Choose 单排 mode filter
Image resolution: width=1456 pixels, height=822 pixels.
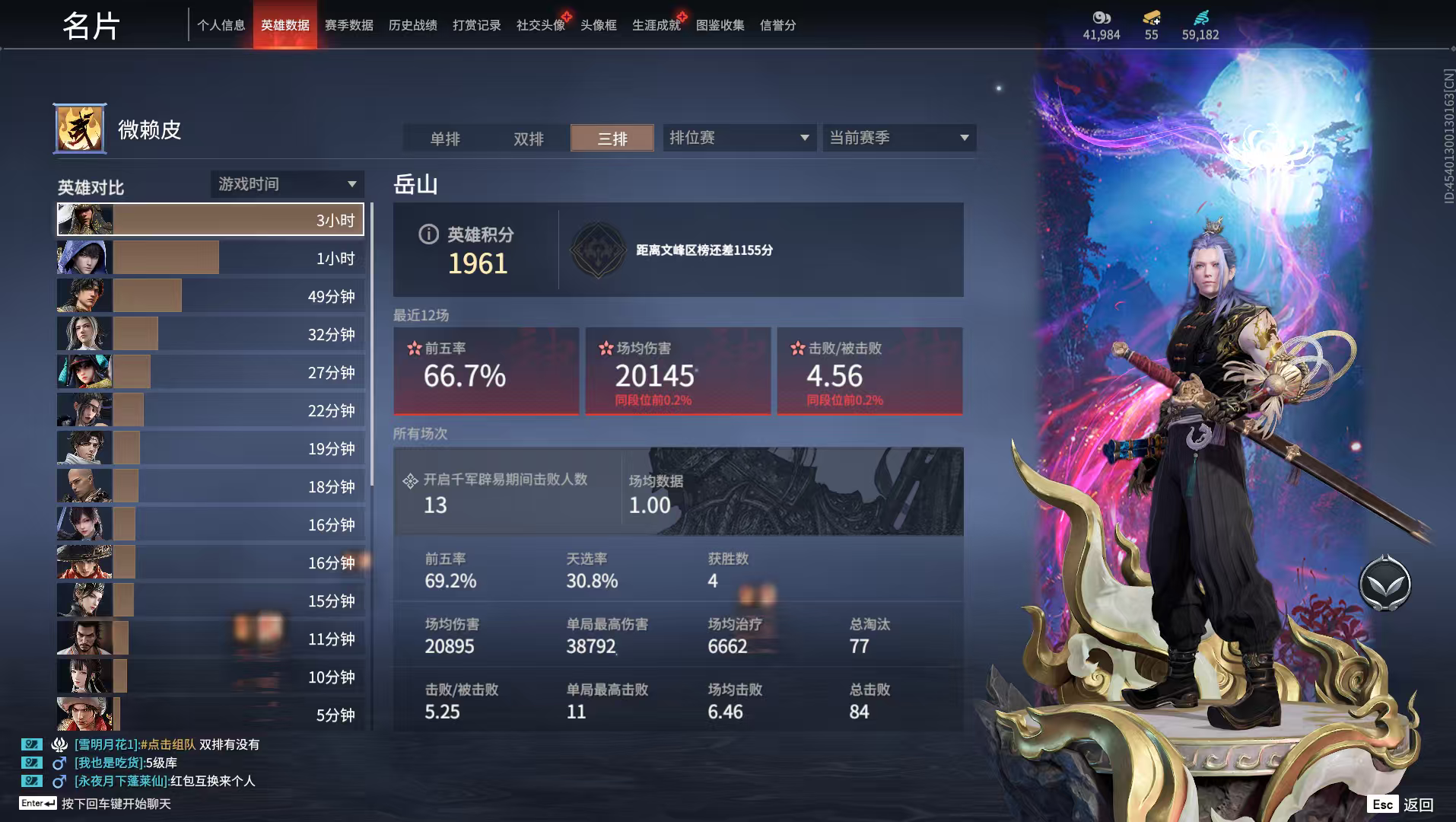pos(445,139)
